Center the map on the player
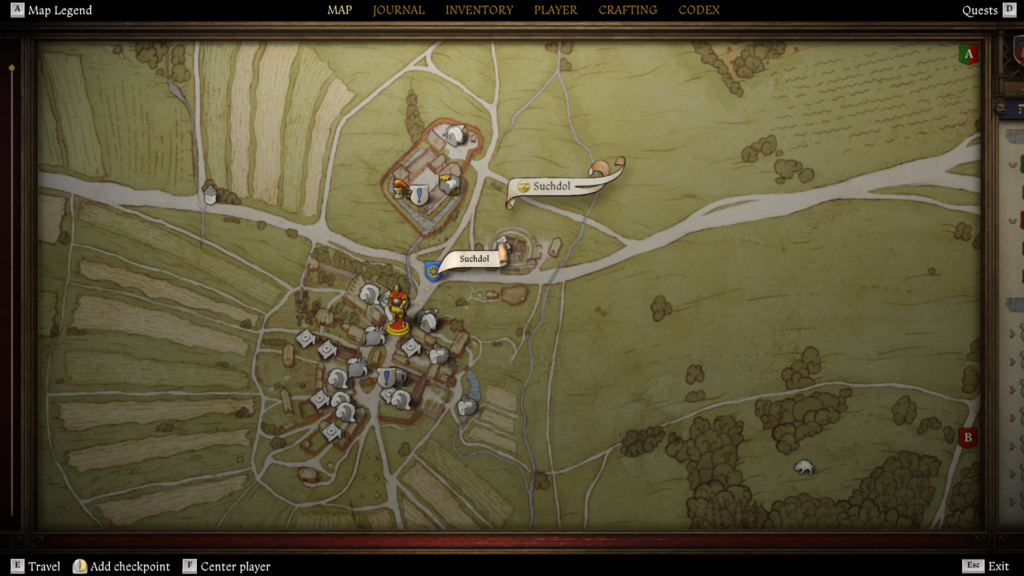This screenshot has height=576, width=1024. point(227,566)
